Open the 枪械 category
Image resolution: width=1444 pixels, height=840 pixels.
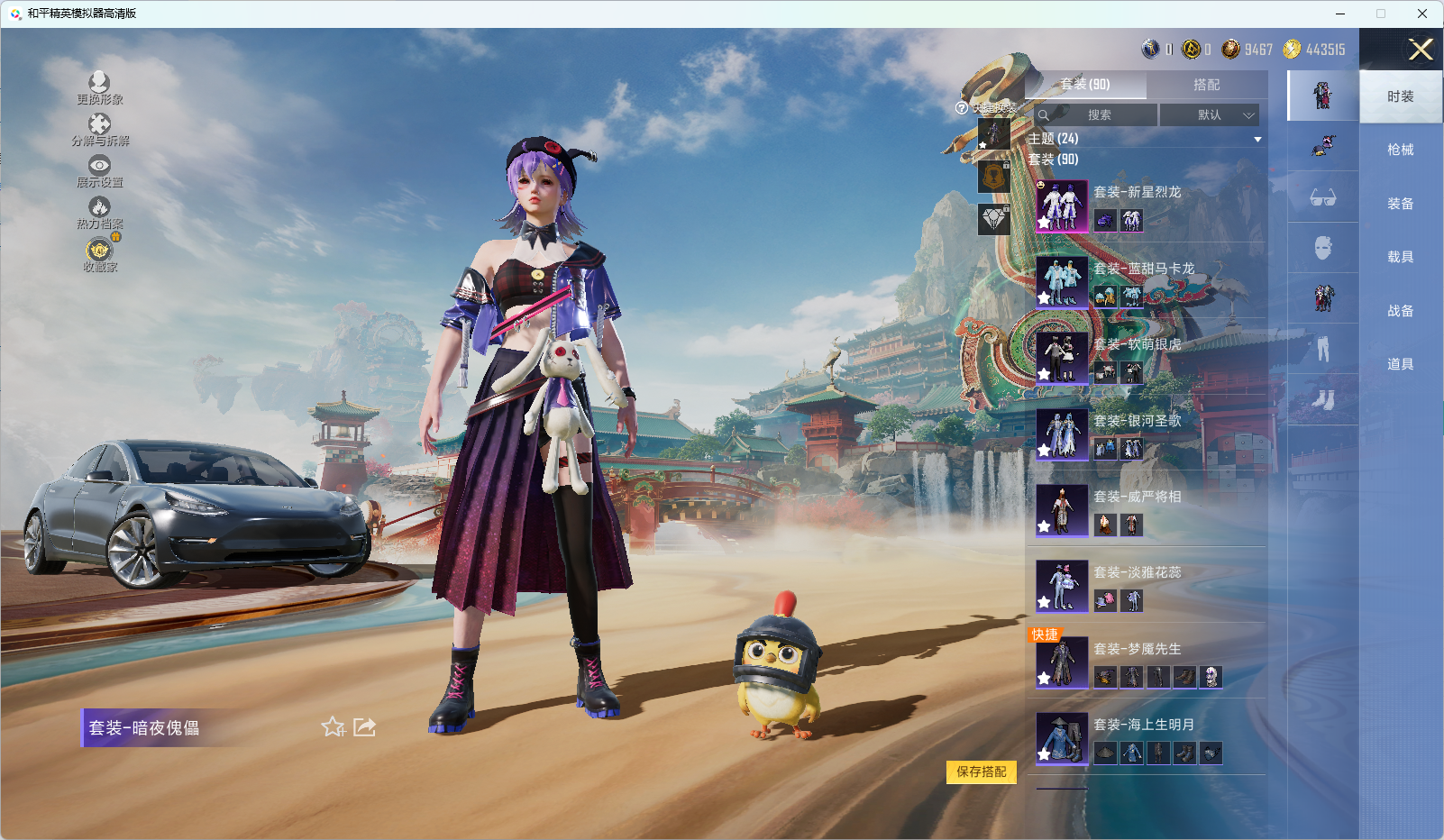click(1400, 150)
